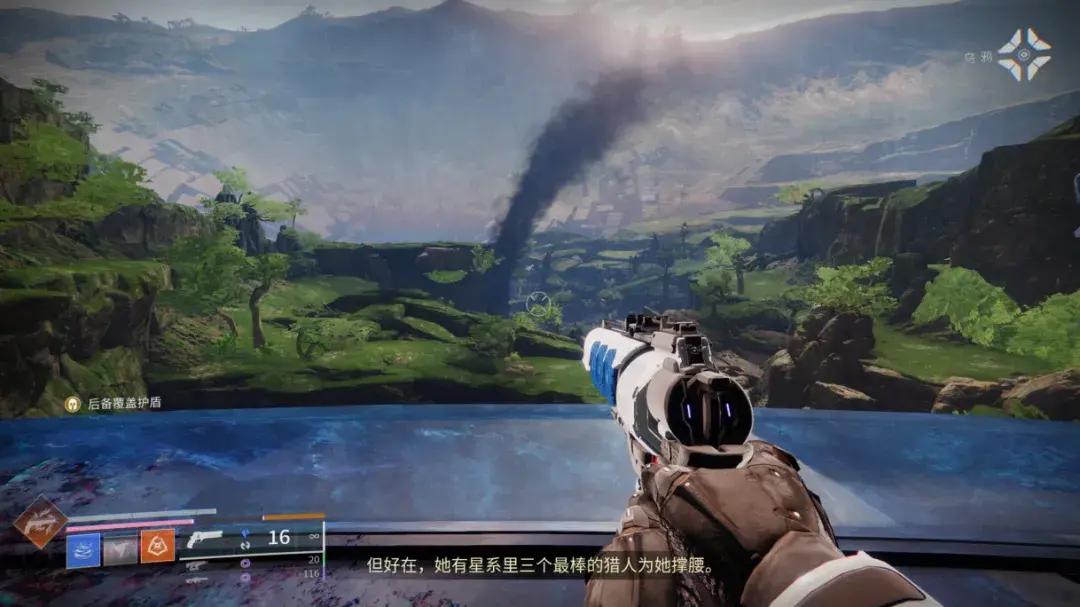Select the blue grenade ability icon
Viewport: 1080px width, 607px height.
(83, 549)
